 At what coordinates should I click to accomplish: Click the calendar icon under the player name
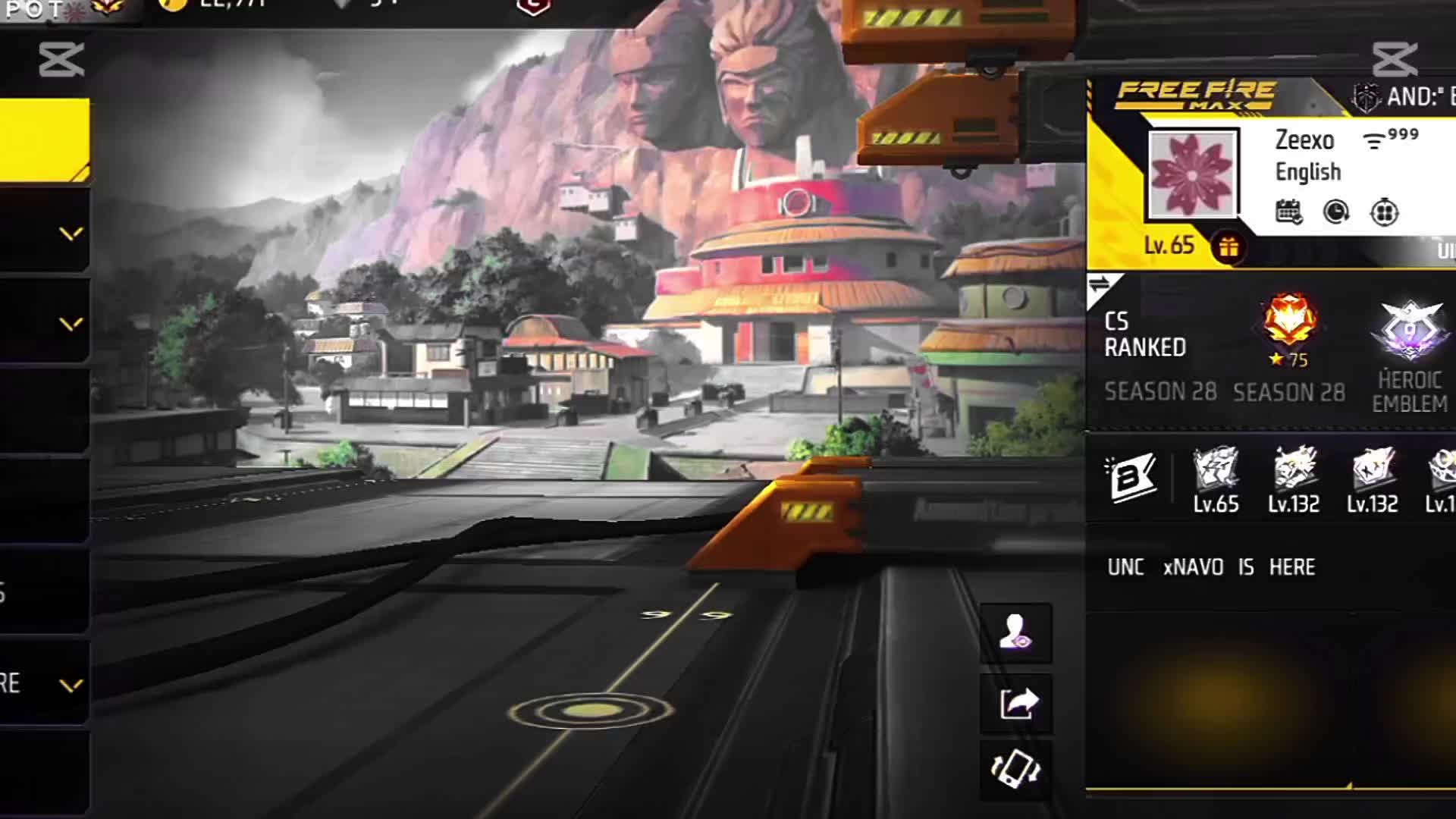coord(1288,212)
